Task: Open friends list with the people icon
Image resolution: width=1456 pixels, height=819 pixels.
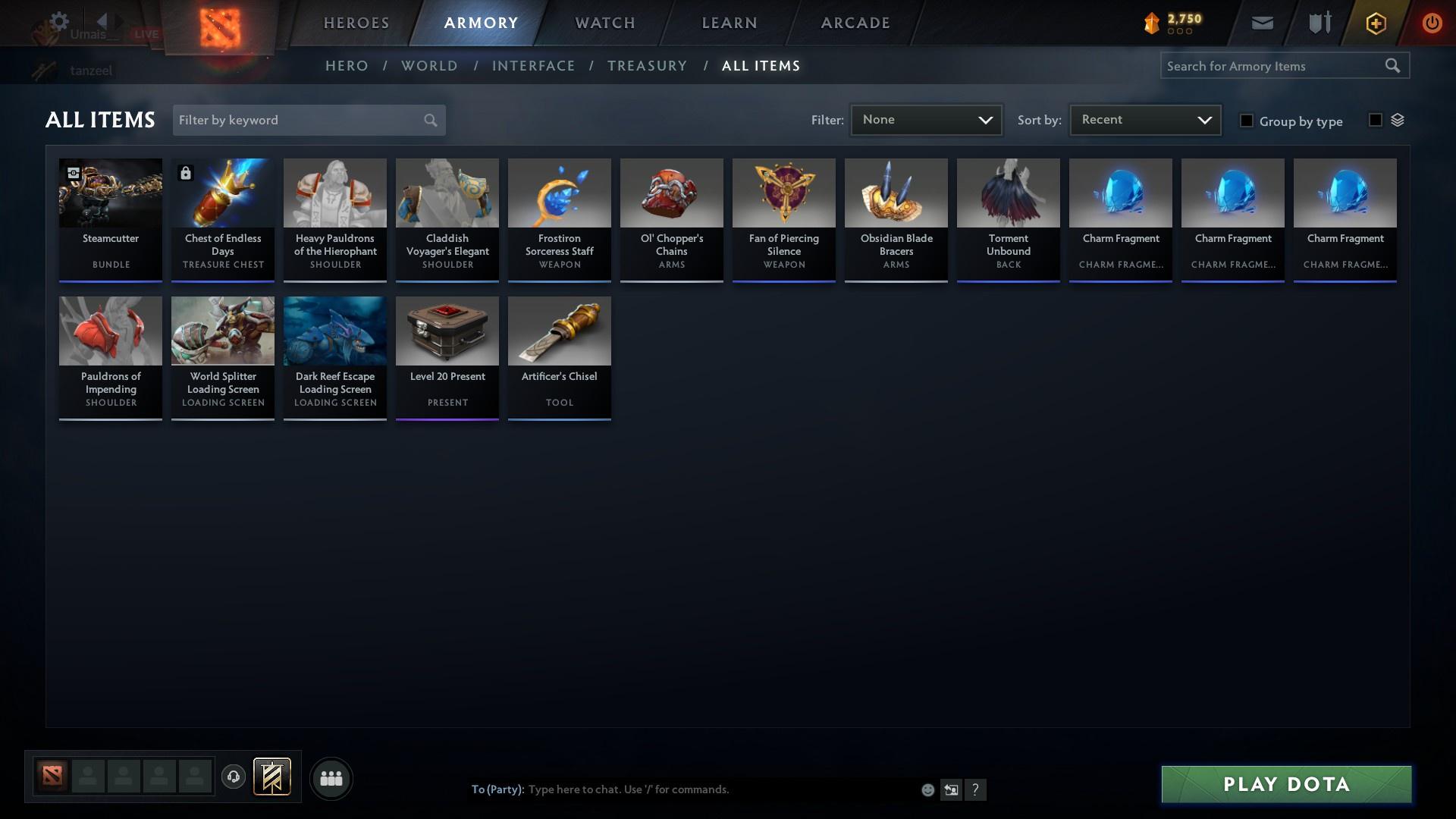Action: click(331, 778)
